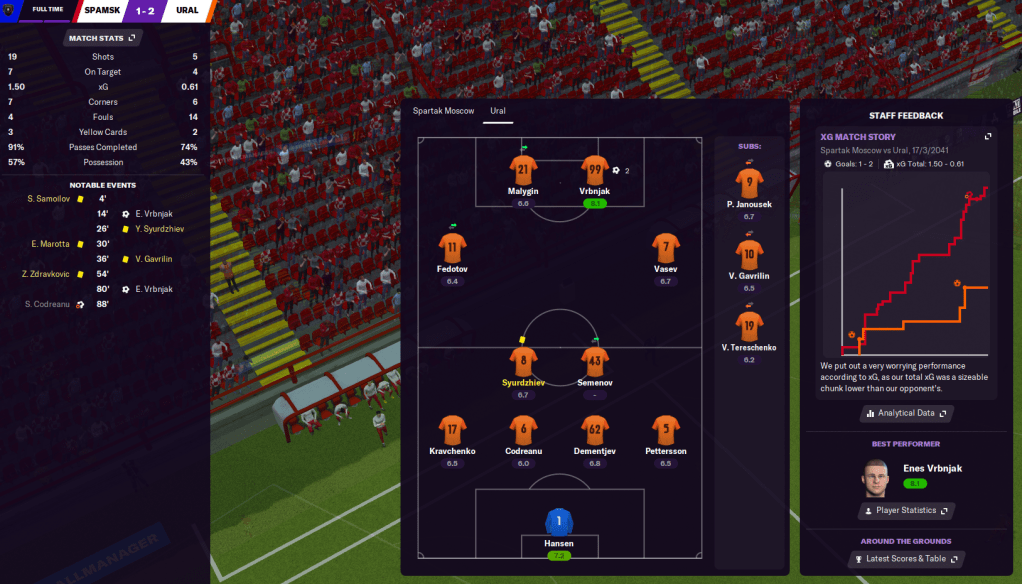Select winger Fedotov's number 11 shirt
1022x584 pixels.
[452, 248]
